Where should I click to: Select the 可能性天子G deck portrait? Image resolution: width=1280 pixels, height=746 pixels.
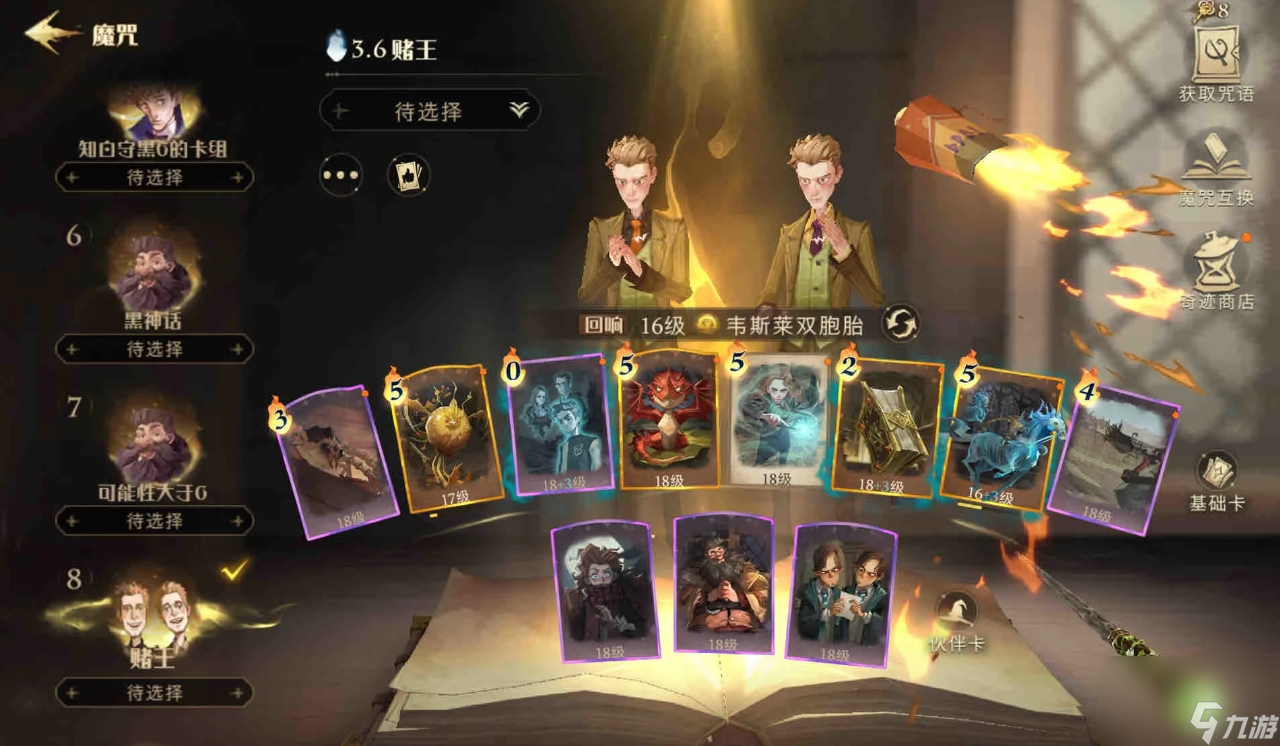click(x=150, y=440)
